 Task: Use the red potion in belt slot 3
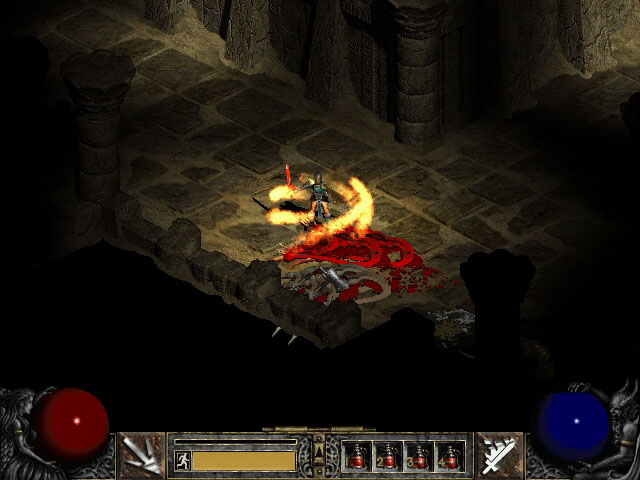pyautogui.click(x=419, y=456)
